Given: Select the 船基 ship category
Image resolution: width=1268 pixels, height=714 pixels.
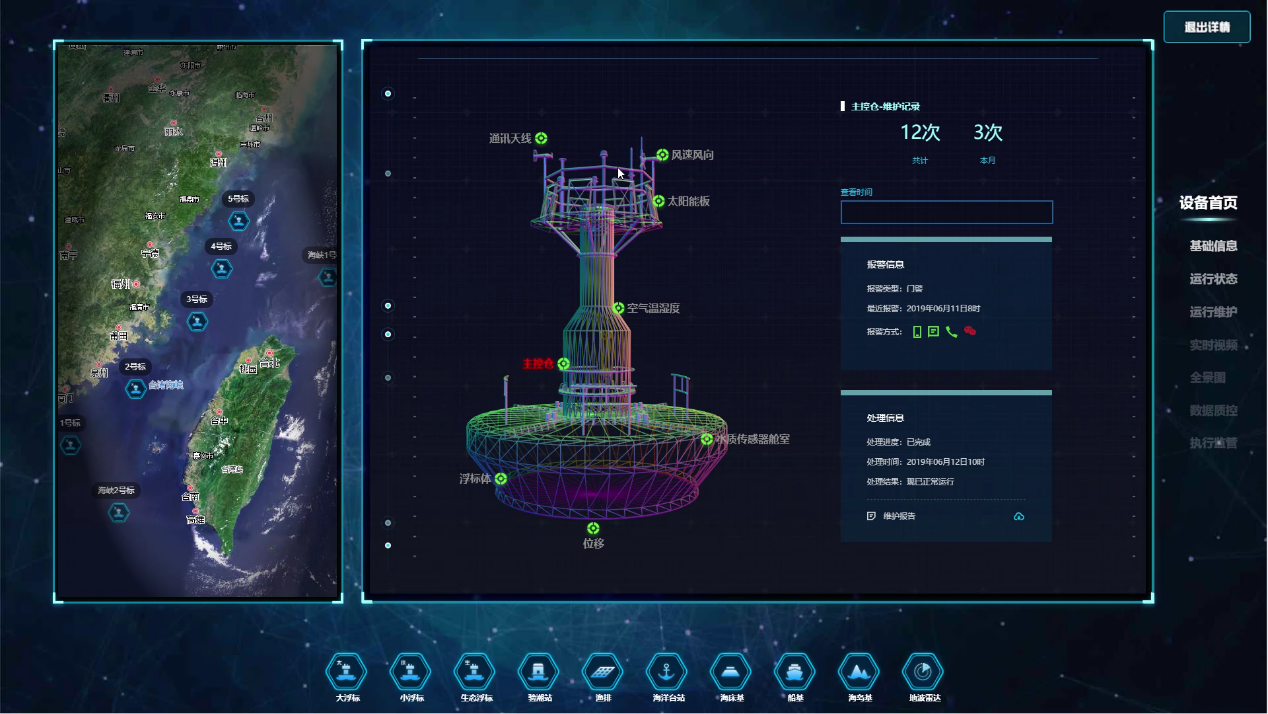Looking at the screenshot, I should click(795, 671).
